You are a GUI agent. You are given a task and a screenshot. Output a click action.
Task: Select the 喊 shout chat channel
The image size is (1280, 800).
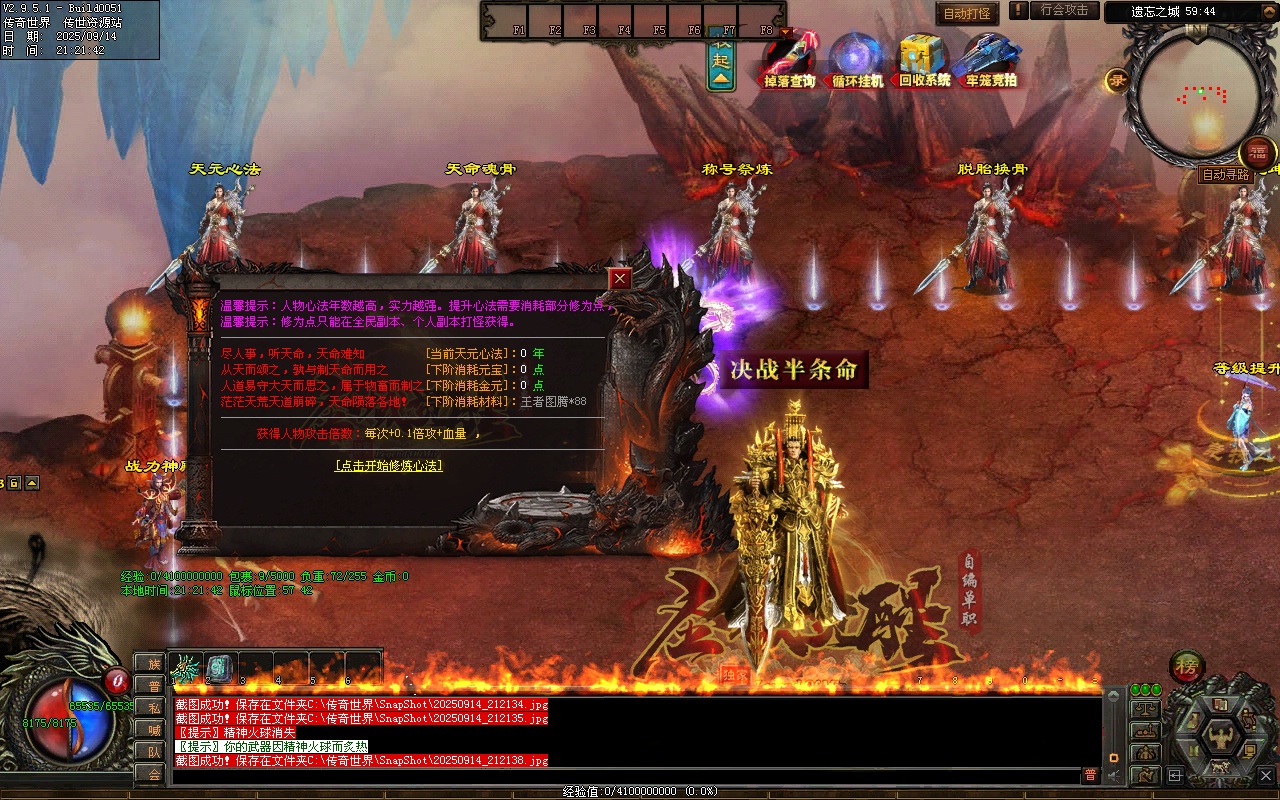coord(152,730)
